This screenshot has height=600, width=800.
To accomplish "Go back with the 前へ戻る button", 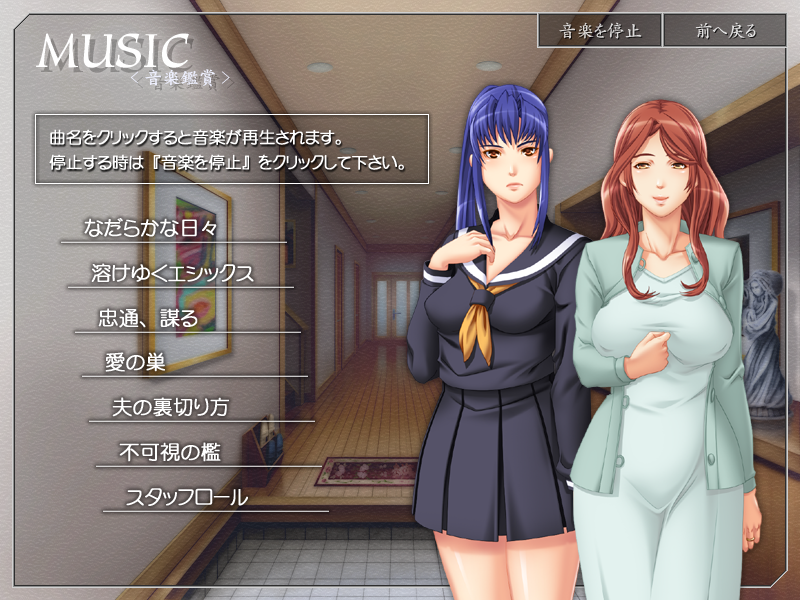I will click(x=727, y=31).
